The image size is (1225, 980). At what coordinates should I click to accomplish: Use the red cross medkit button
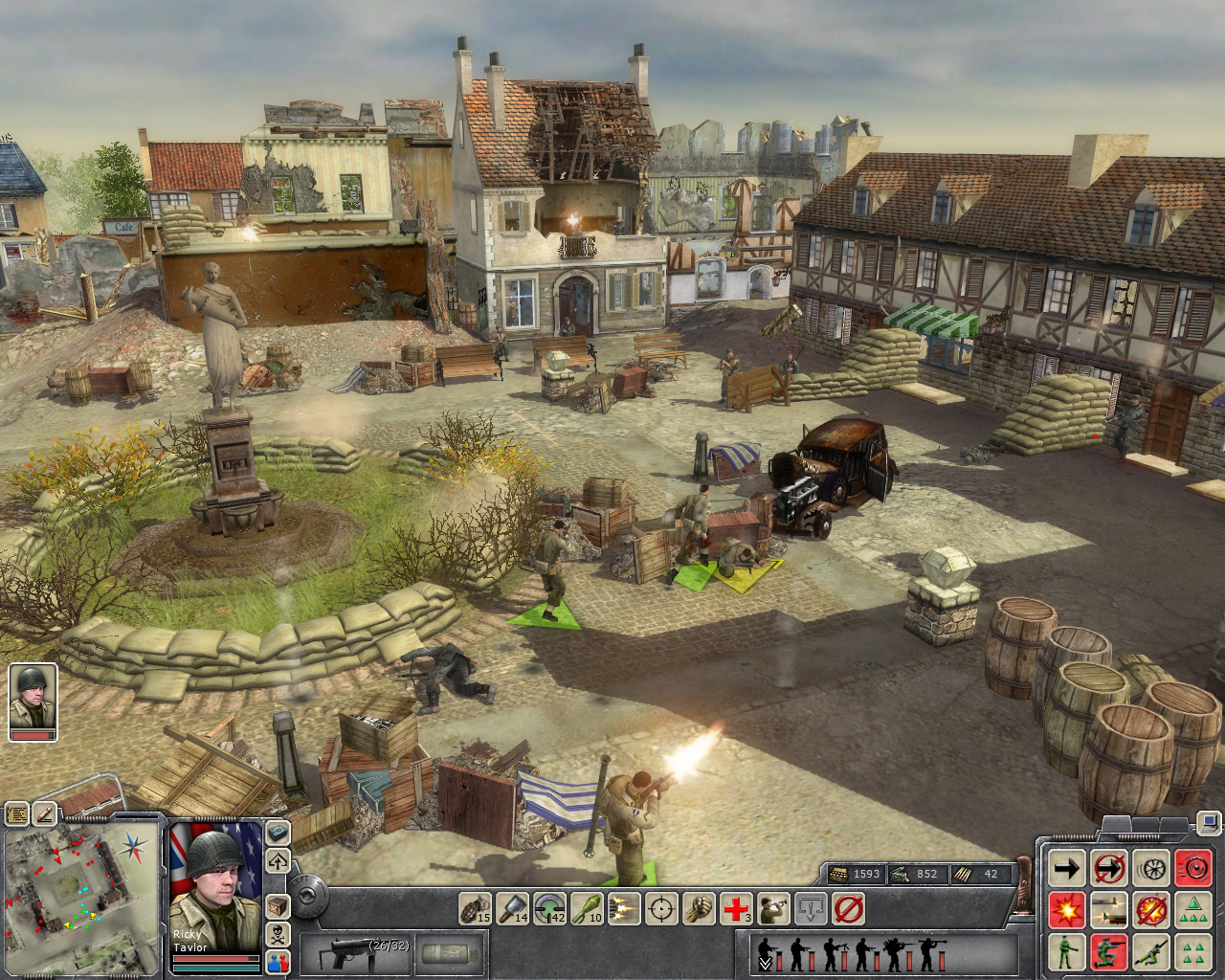736,907
